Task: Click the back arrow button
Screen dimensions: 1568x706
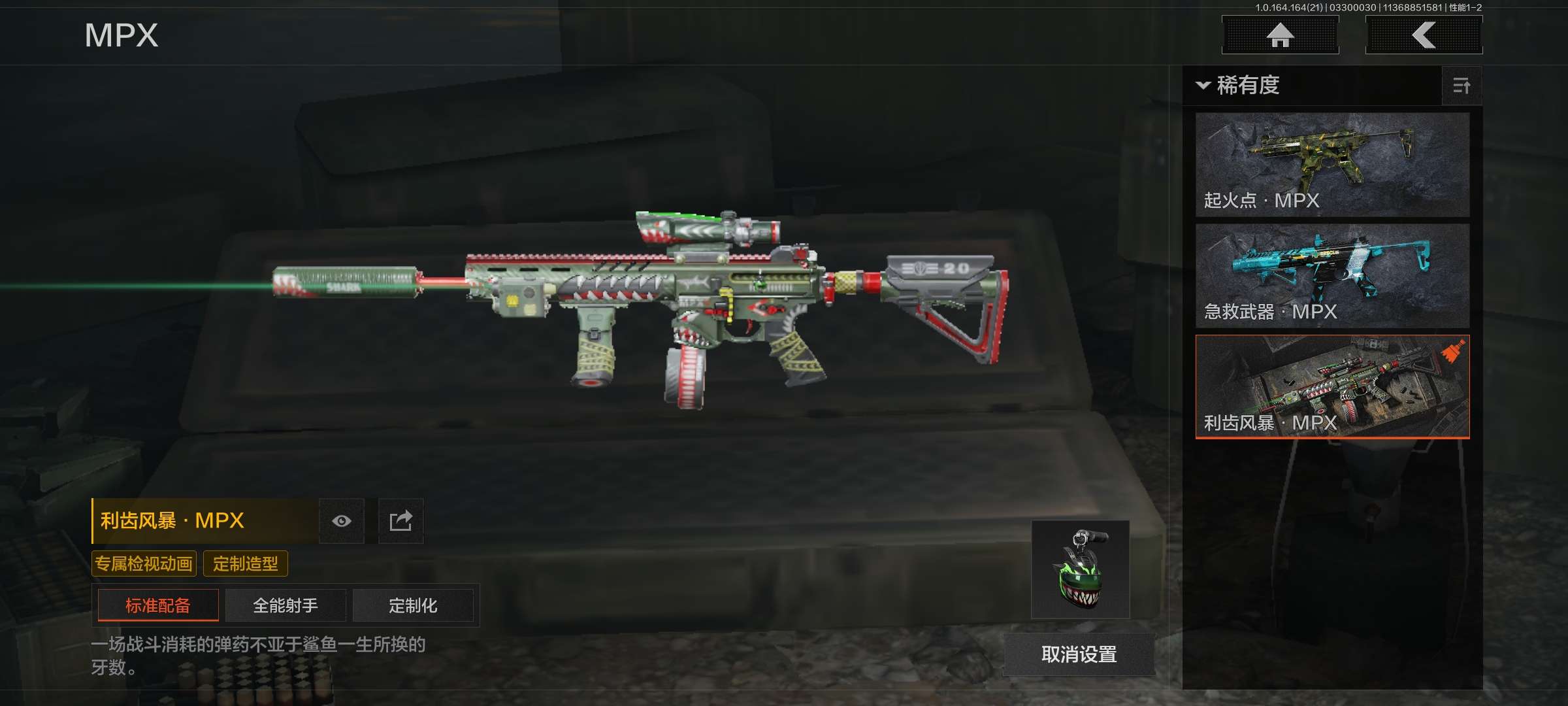Action: click(1424, 35)
